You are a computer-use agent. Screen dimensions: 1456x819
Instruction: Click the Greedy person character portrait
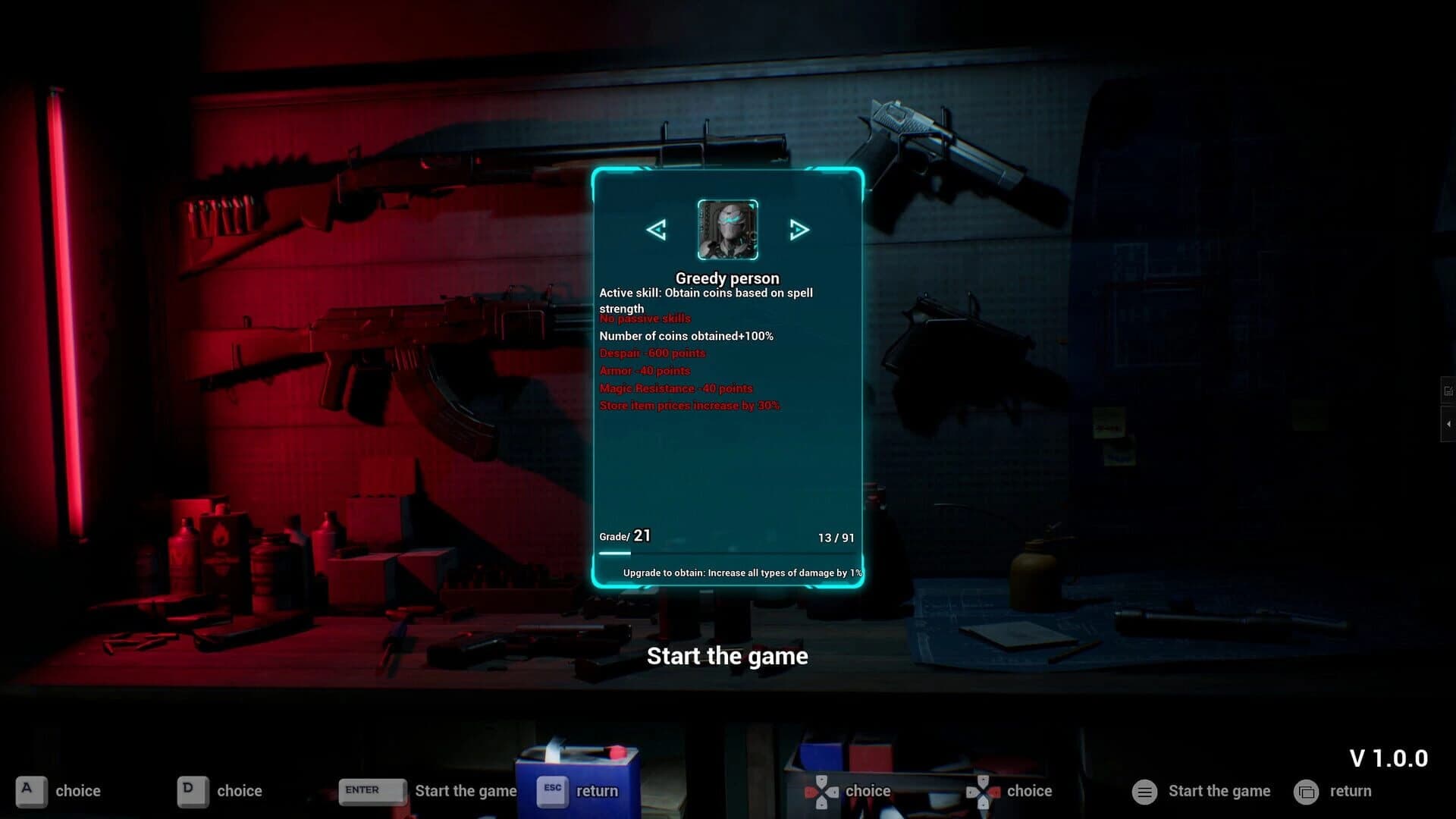pos(726,229)
